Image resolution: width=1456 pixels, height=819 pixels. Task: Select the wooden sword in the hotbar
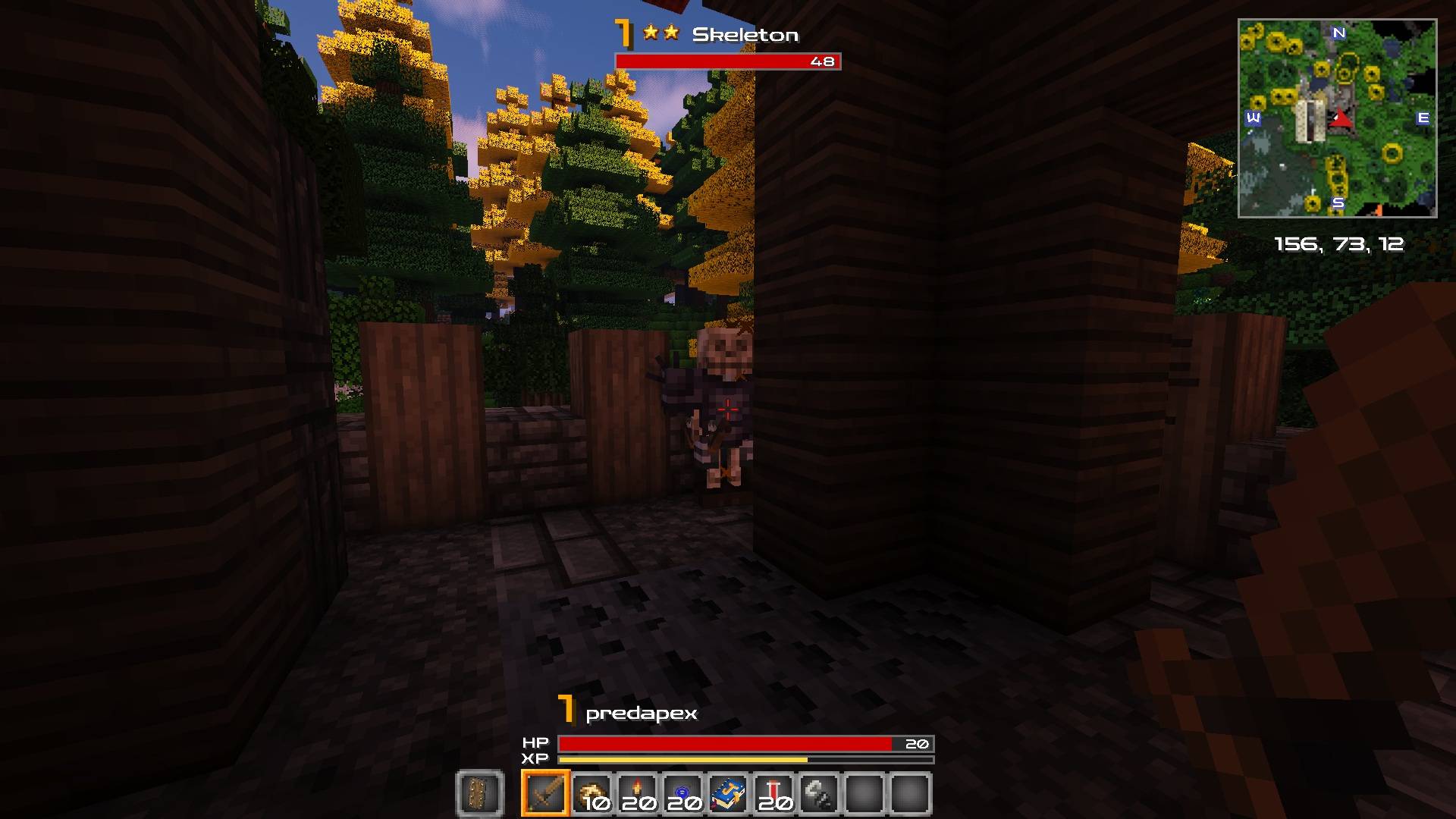pyautogui.click(x=545, y=794)
